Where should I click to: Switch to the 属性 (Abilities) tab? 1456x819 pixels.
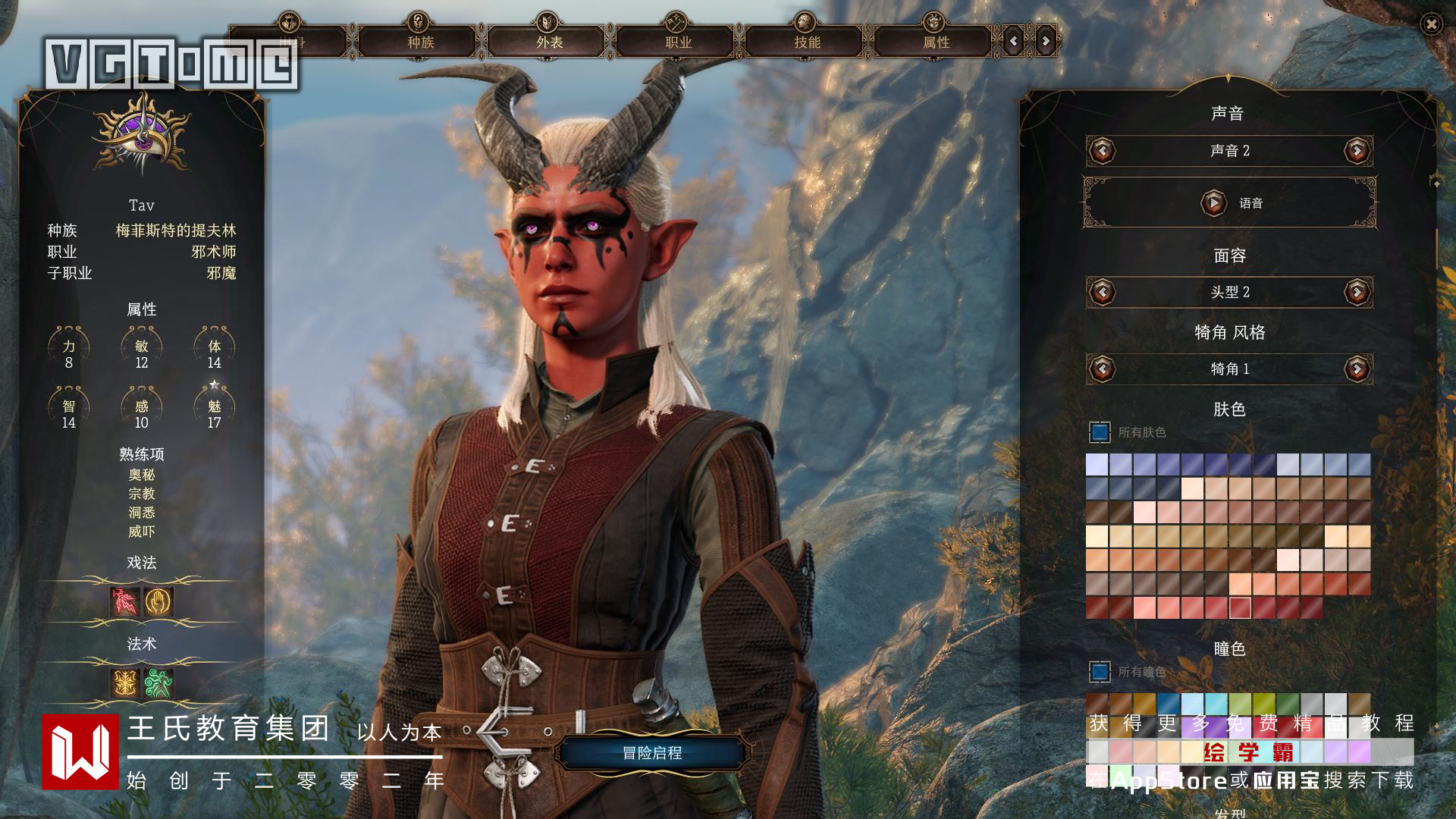[x=936, y=42]
